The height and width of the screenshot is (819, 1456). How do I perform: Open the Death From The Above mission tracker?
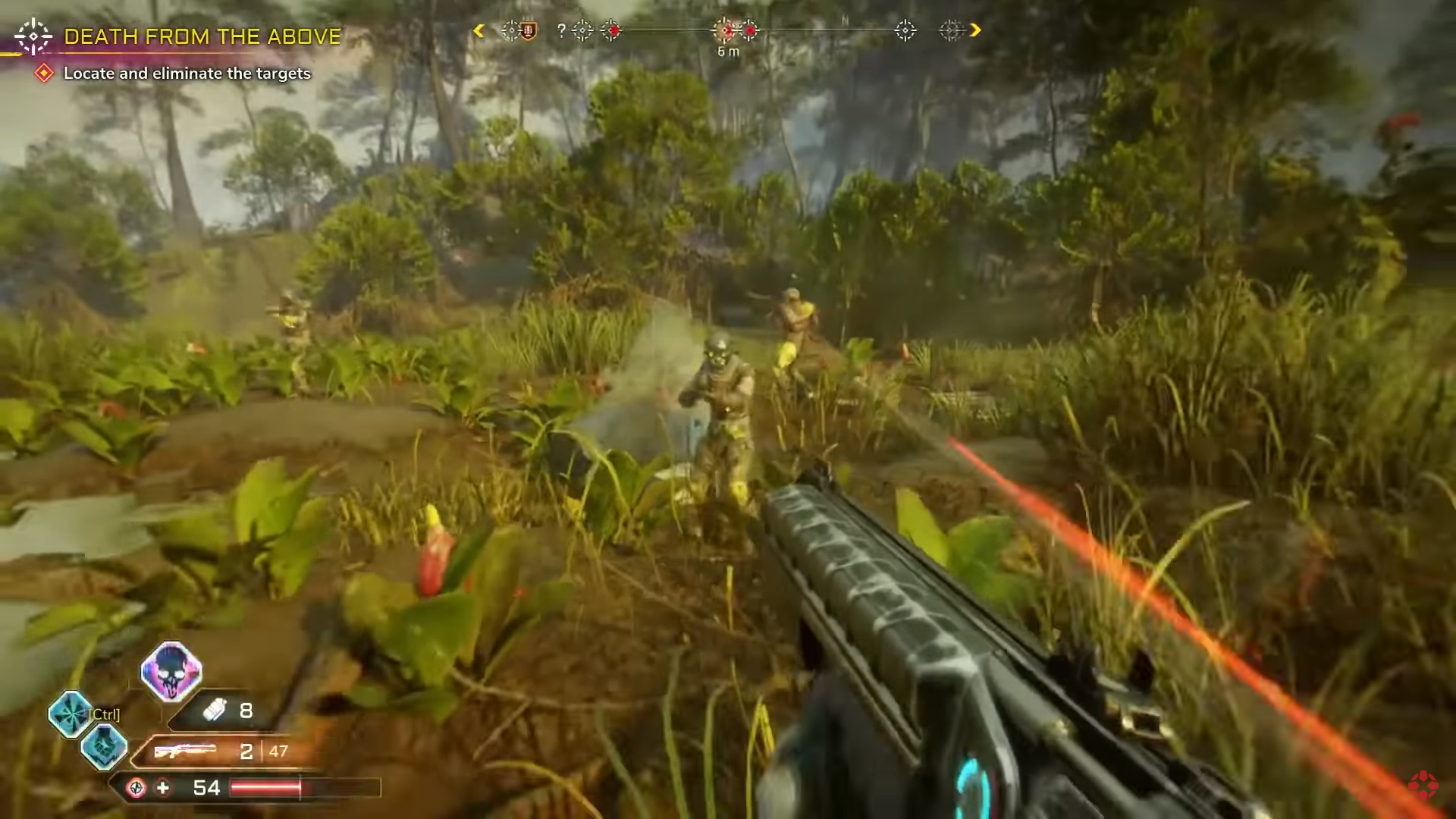pos(202,36)
